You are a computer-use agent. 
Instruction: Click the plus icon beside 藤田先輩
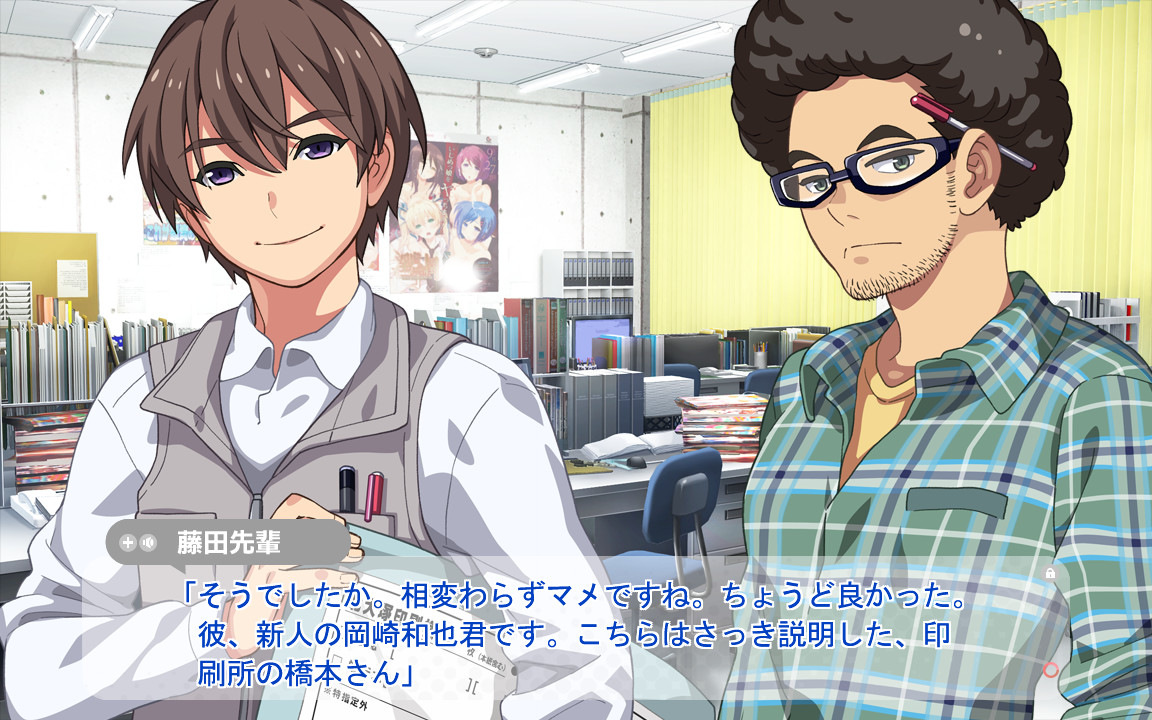(x=127, y=543)
